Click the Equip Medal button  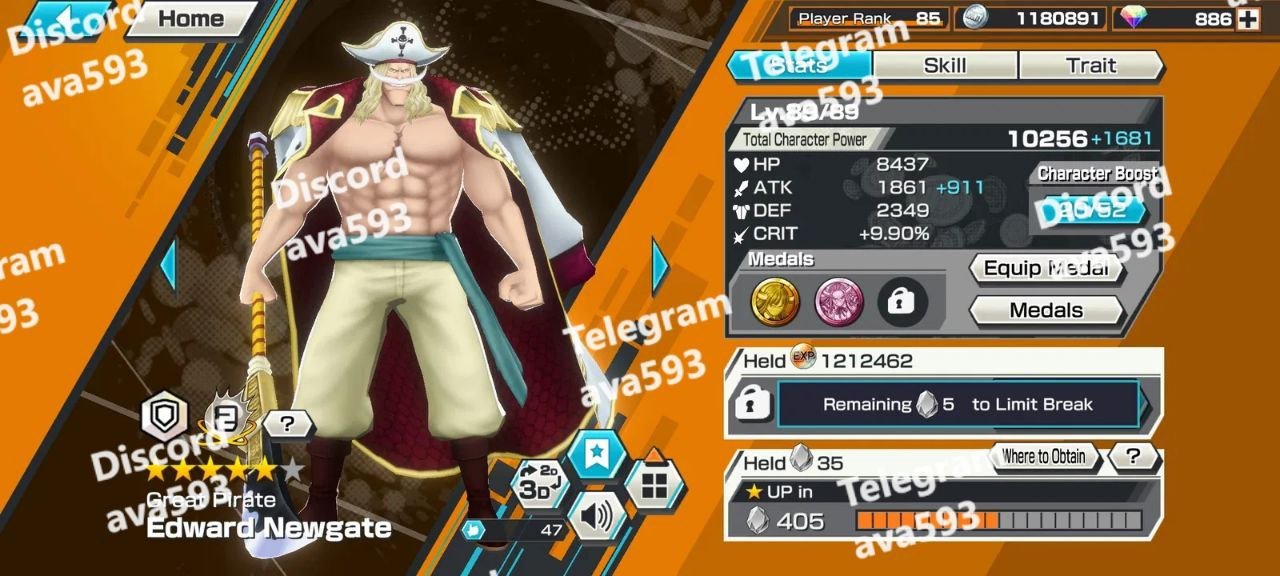(x=1045, y=269)
